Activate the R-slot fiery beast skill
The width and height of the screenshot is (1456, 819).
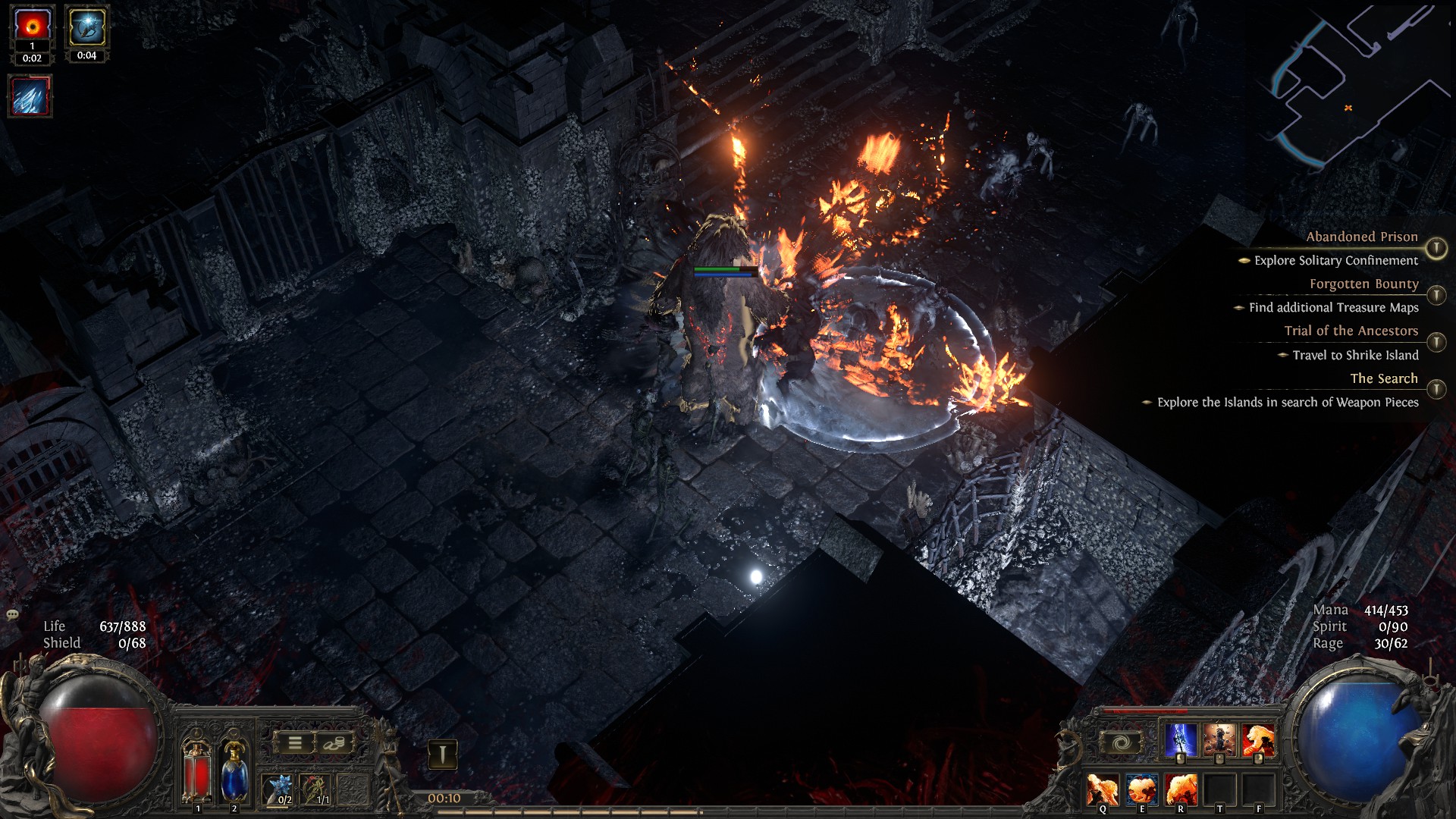(1181, 789)
